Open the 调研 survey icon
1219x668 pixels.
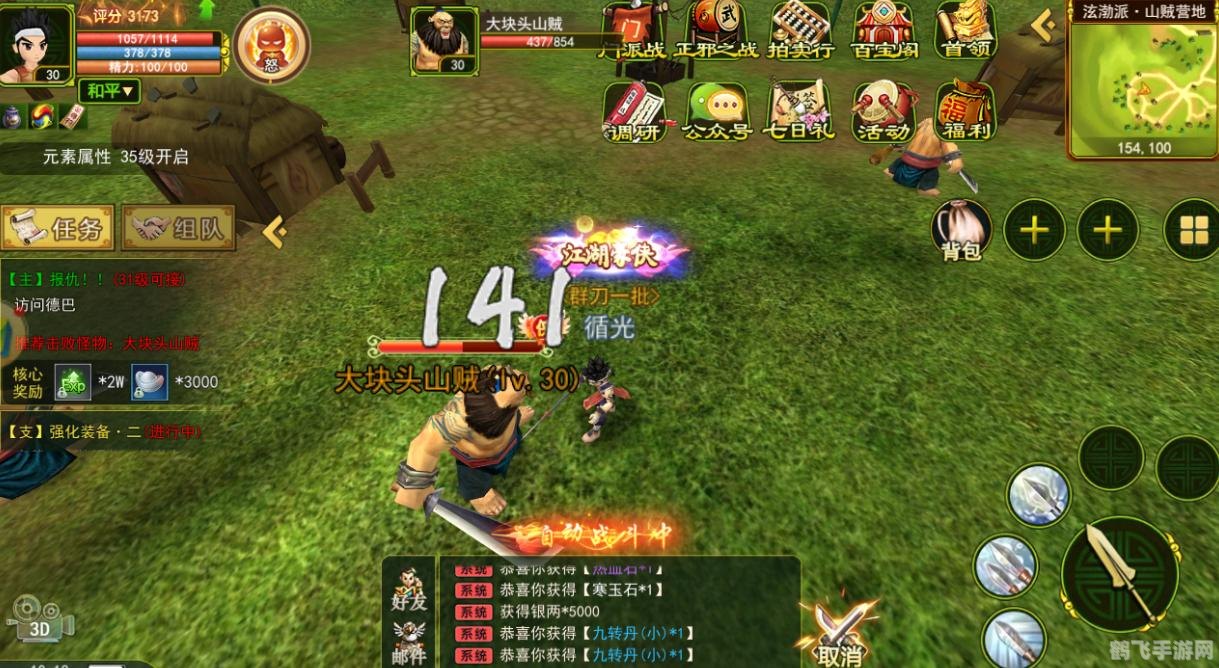click(635, 112)
